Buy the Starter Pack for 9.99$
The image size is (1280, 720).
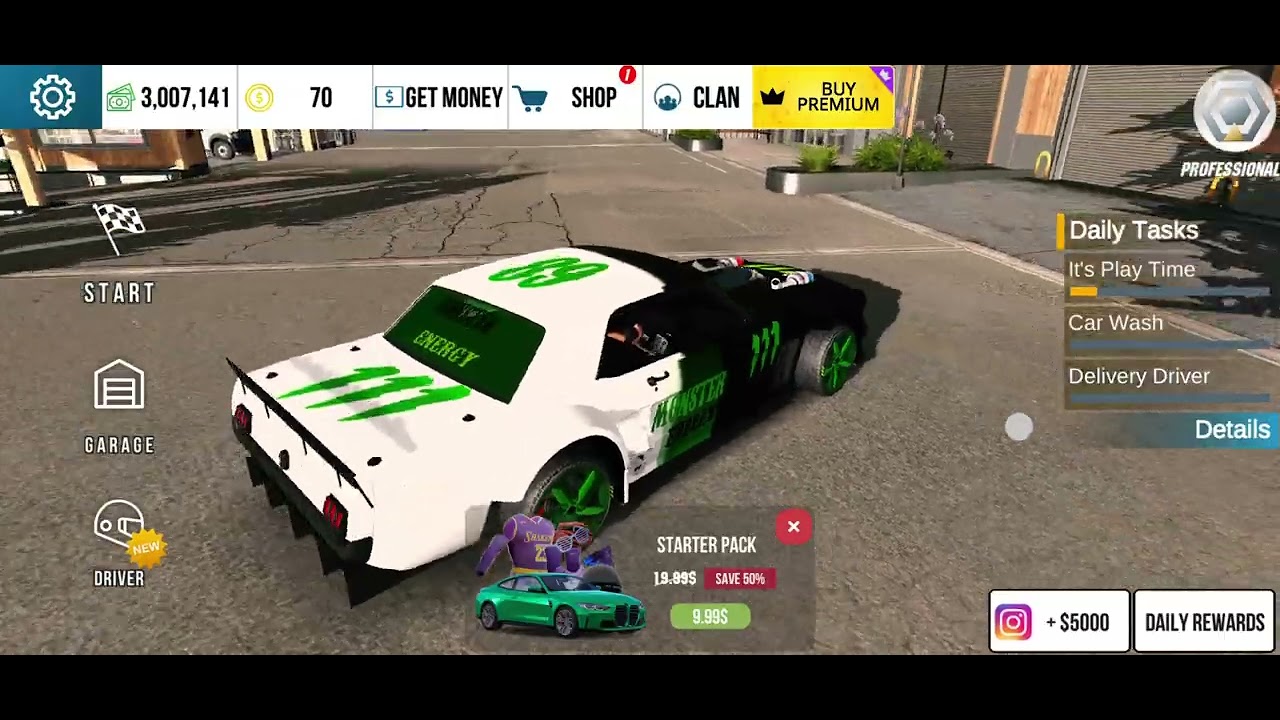[x=709, y=617]
